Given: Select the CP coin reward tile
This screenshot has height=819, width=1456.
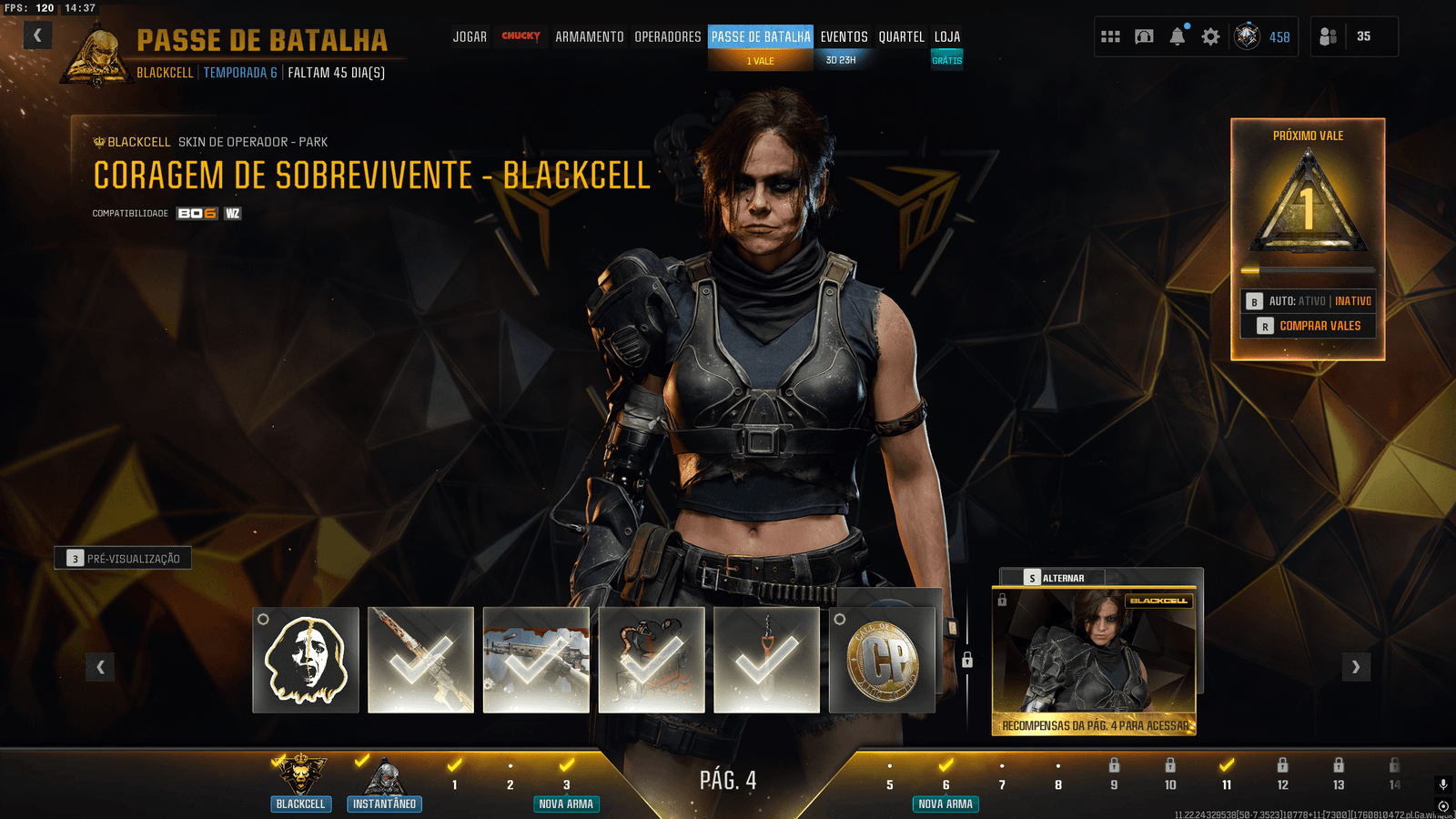Looking at the screenshot, I should tap(882, 660).
